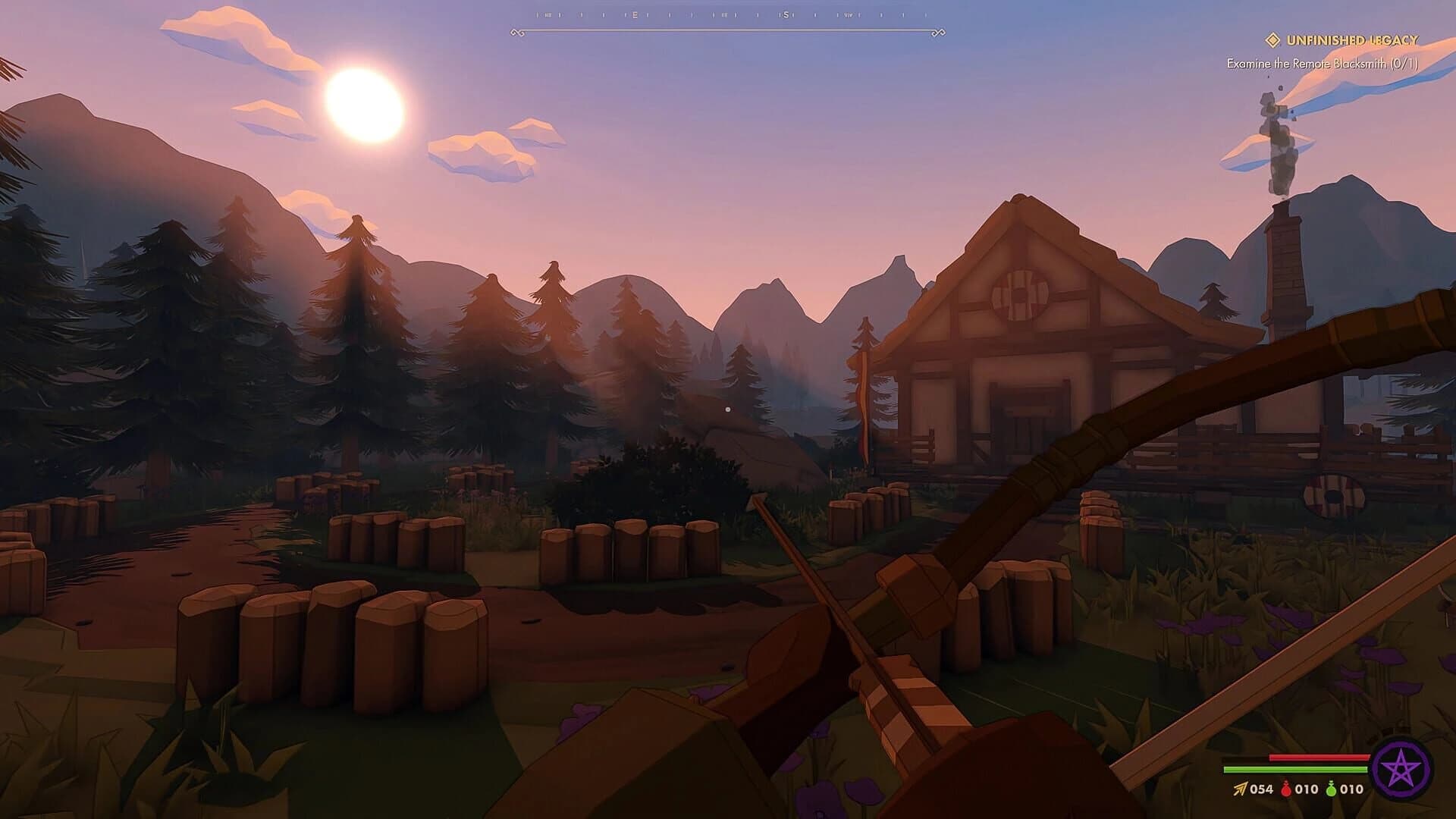Toggle the green stamina bar display

click(1295, 768)
